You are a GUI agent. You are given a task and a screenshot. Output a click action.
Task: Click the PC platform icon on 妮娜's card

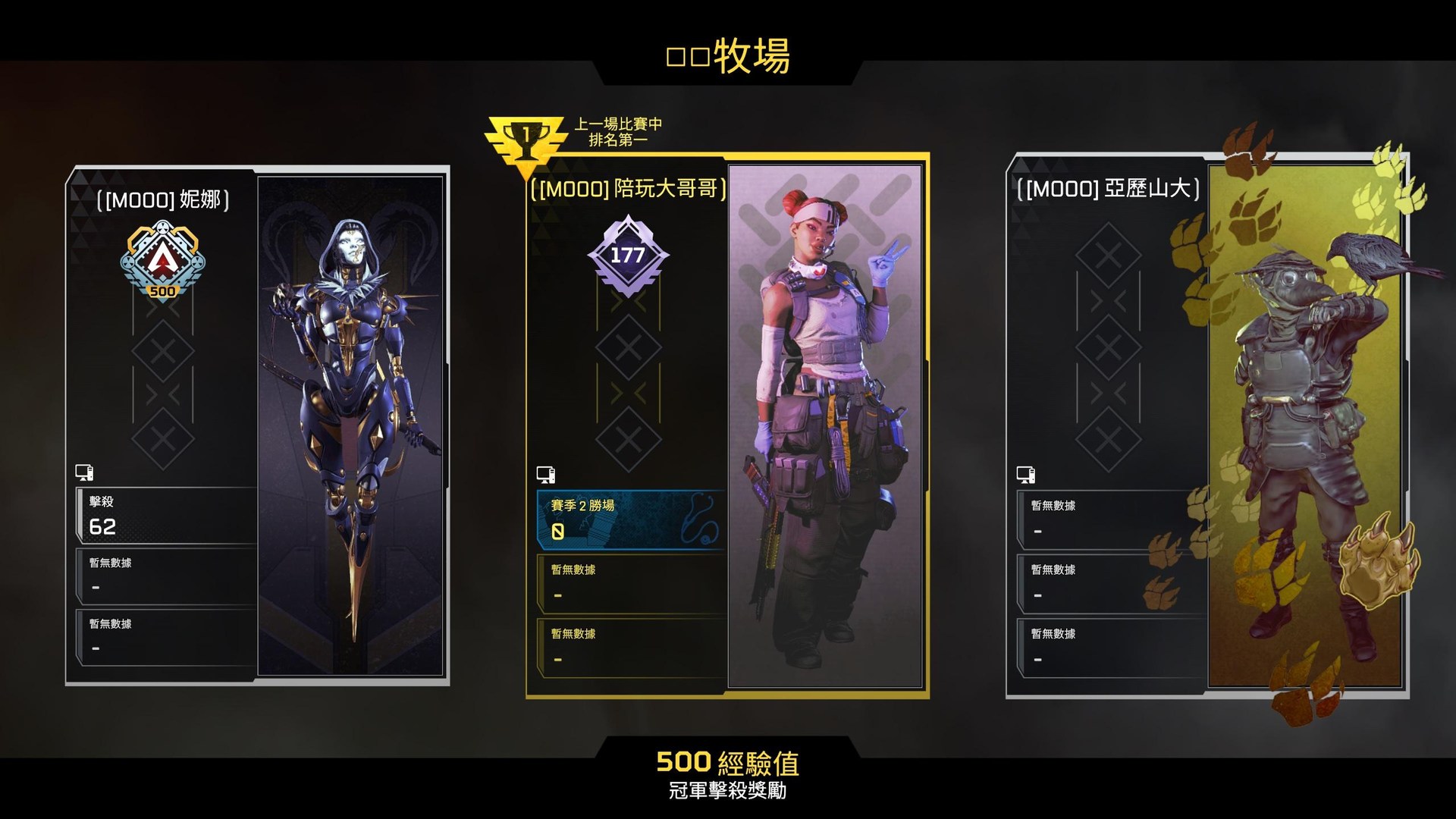86,471
